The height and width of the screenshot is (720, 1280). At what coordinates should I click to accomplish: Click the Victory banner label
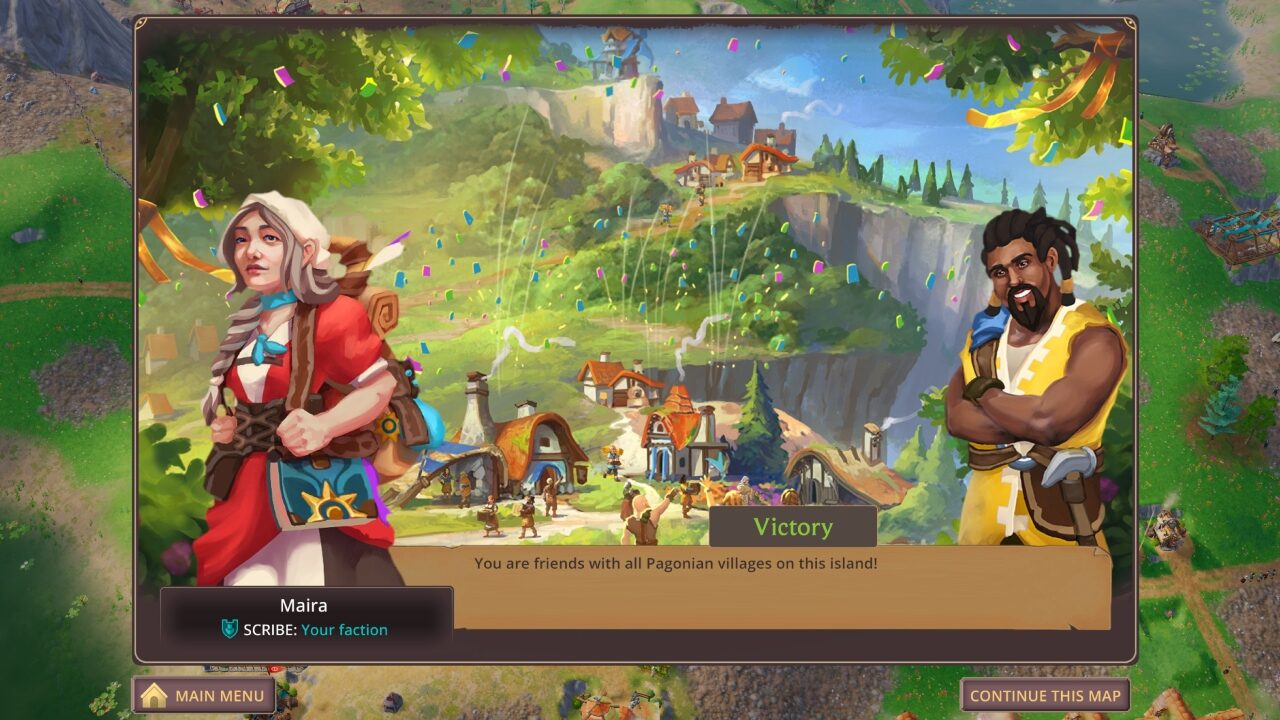pyautogui.click(x=791, y=527)
